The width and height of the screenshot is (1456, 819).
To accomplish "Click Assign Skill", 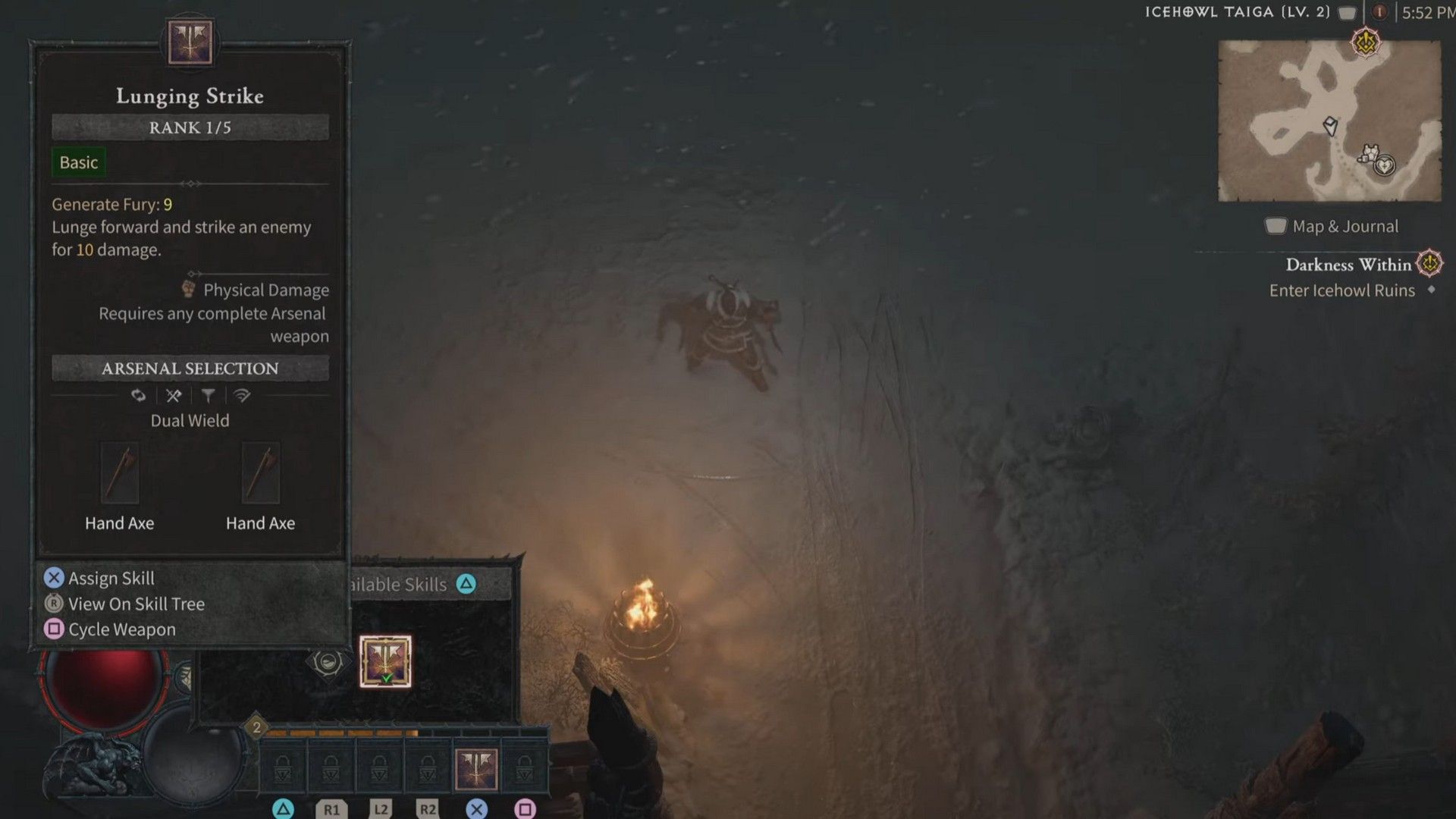I will pyautogui.click(x=109, y=578).
